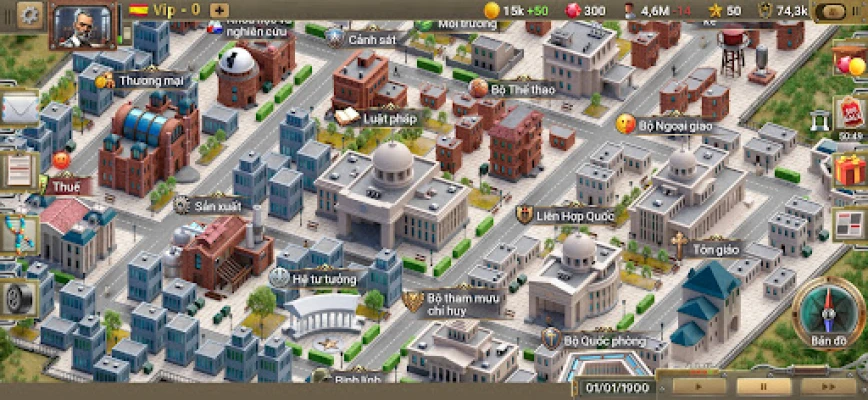Open the Hệ tư tưởng label
Viewport: 868px width, 400px height.
pyautogui.click(x=322, y=279)
